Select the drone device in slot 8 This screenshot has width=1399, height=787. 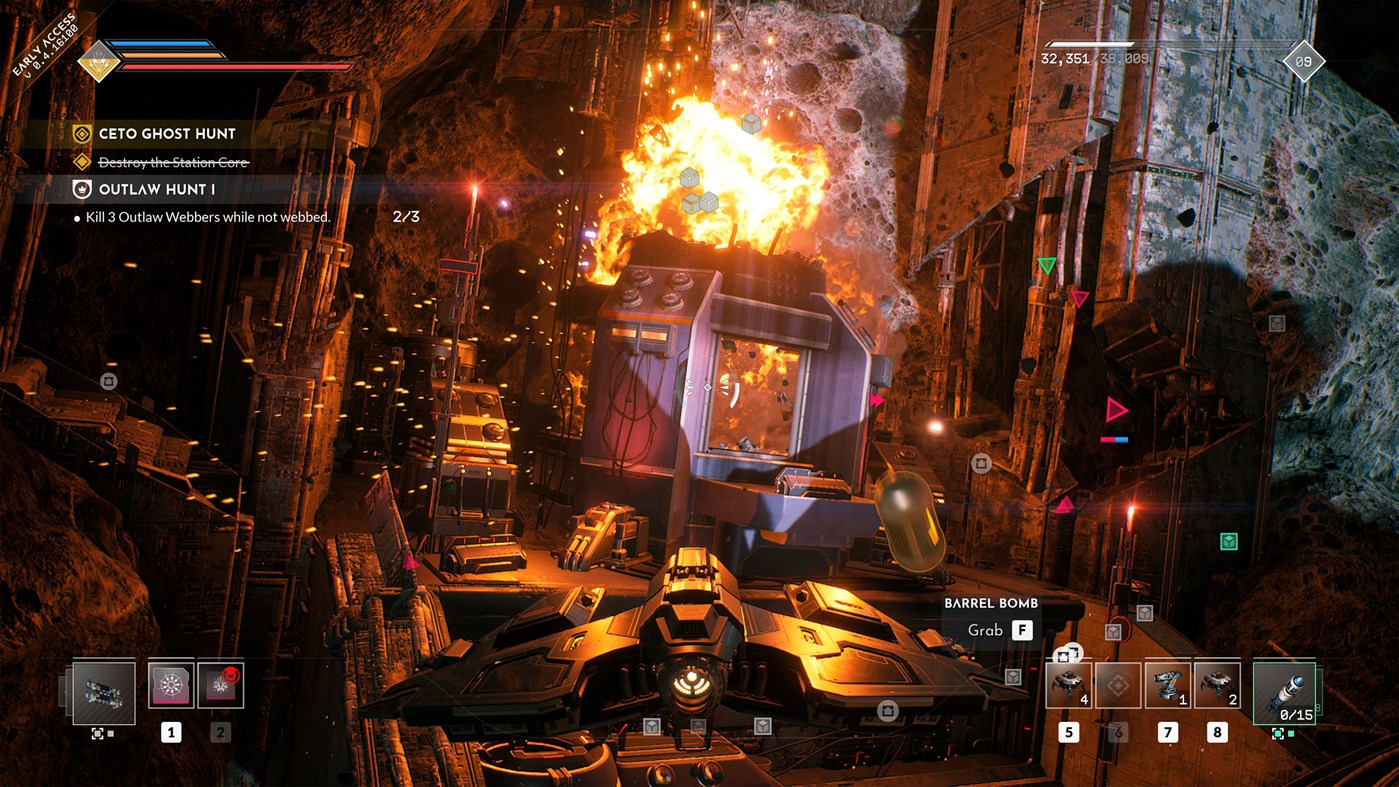[1215, 684]
